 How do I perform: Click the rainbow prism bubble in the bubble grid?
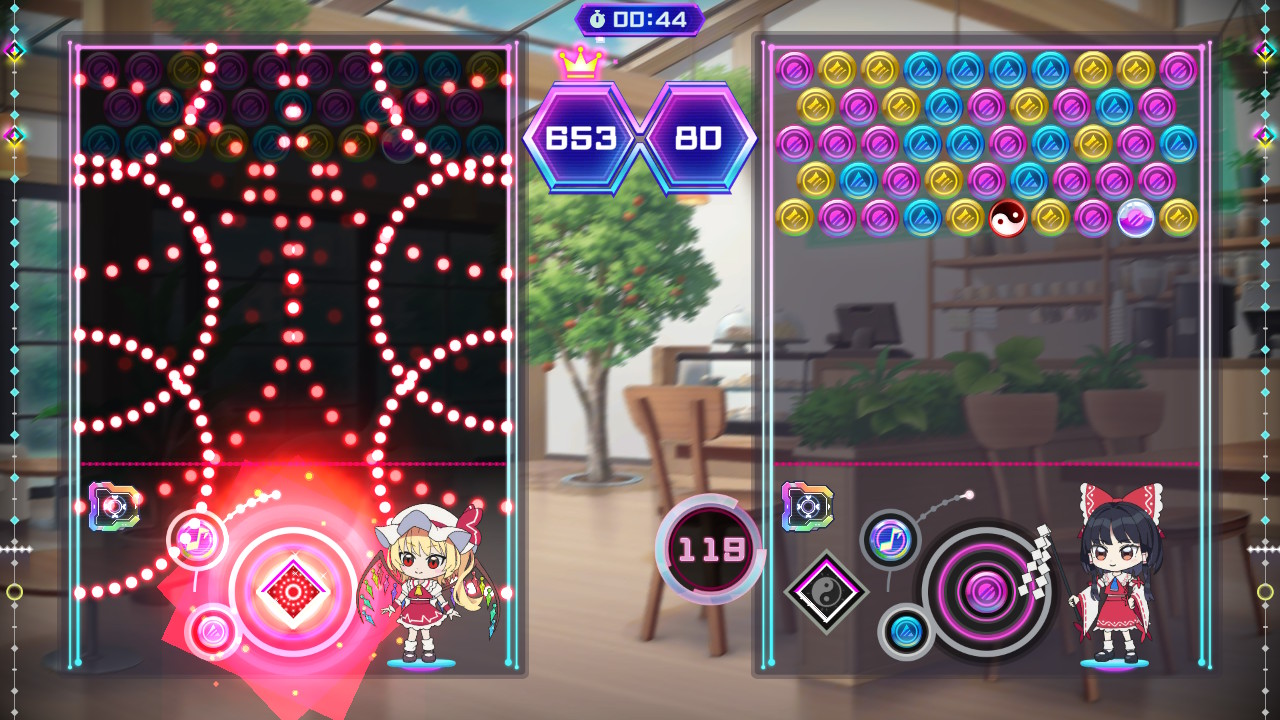tap(1136, 218)
